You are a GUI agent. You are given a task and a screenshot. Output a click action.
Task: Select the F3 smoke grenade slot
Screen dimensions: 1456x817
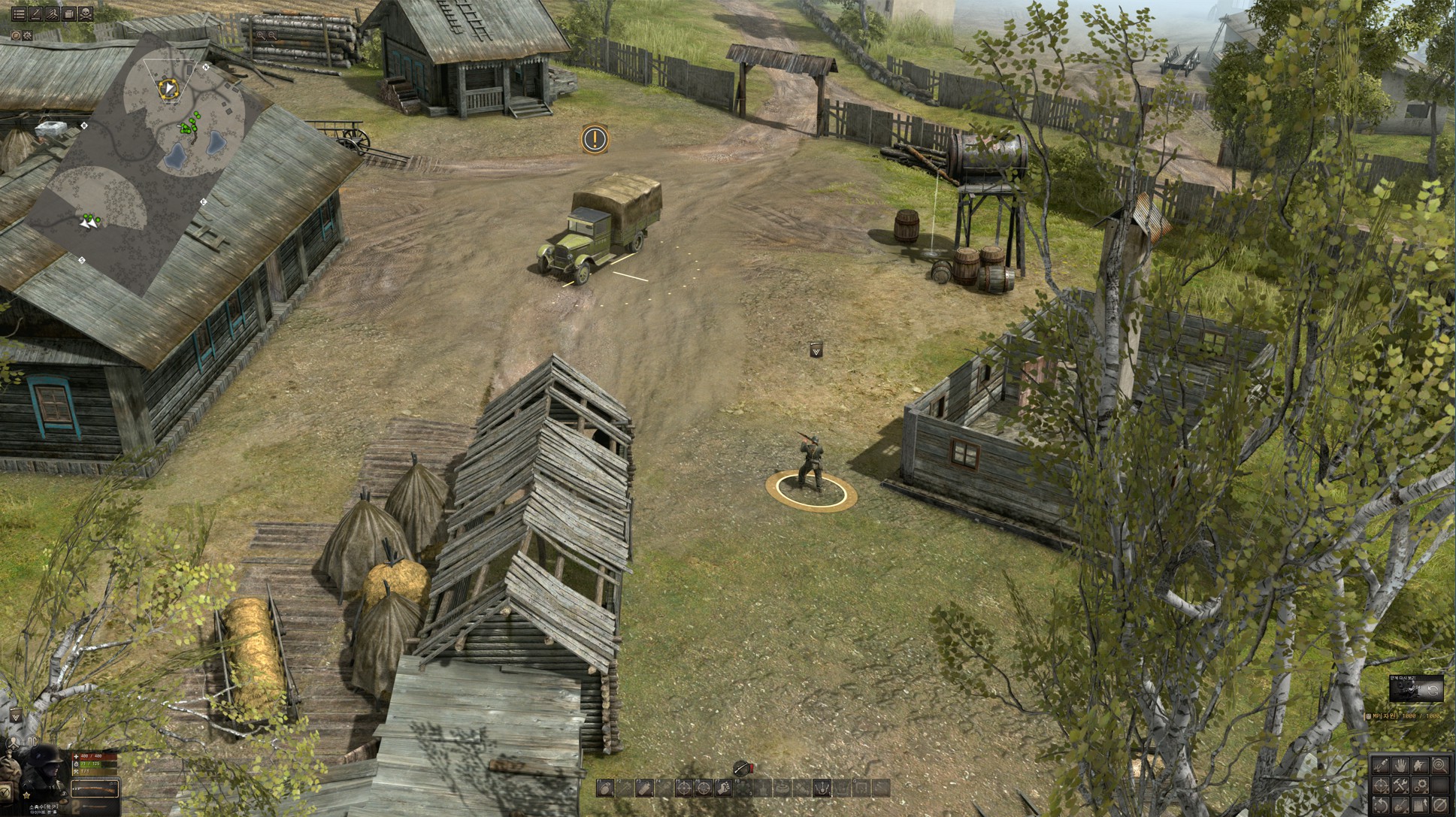[644, 788]
